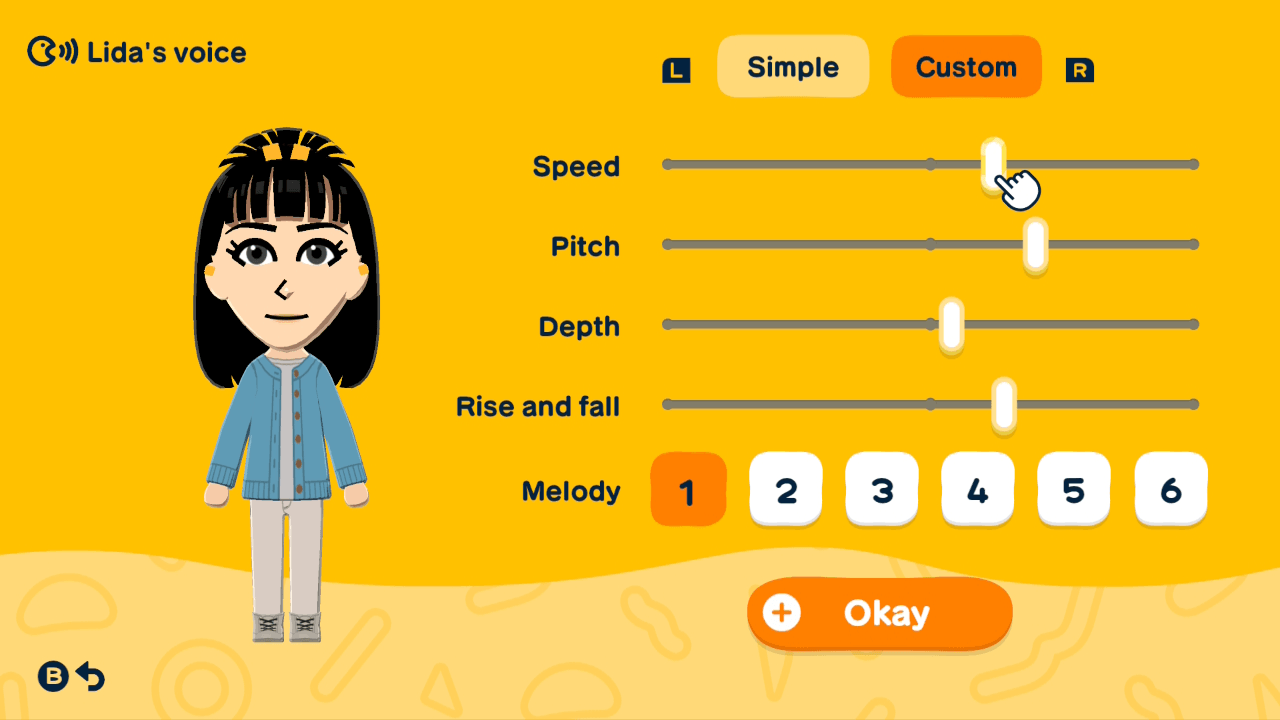1280x720 pixels.
Task: Click the Speed slider handle
Action: [990, 163]
